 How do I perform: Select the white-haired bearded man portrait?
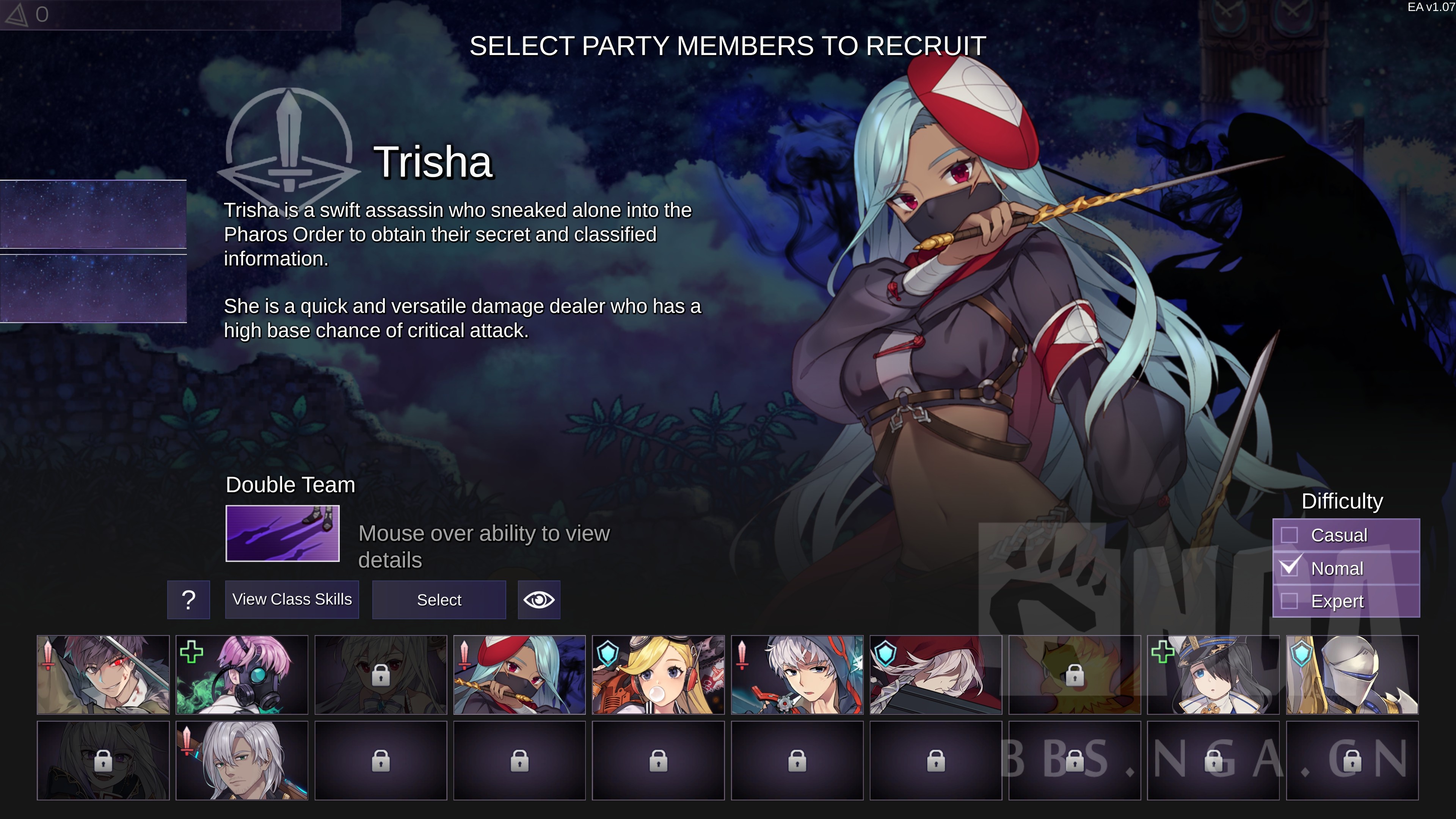242,760
